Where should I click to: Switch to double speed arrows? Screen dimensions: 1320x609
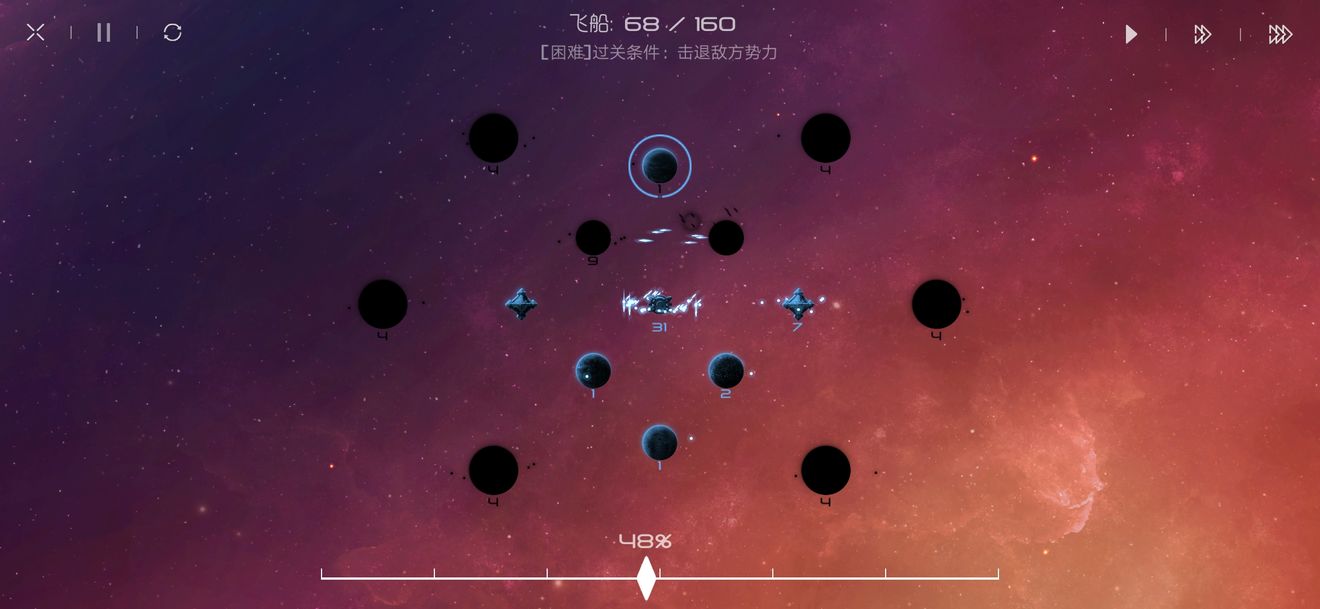click(1202, 35)
